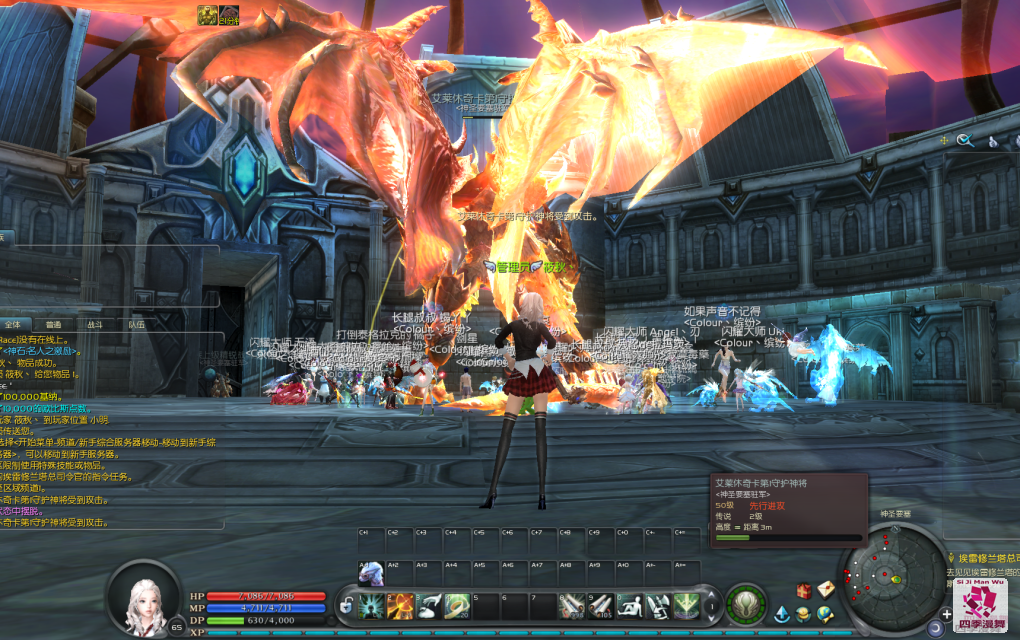Viewport: 1020px width, 640px height.
Task: Activate the seated resting character skill
Action: 630,604
